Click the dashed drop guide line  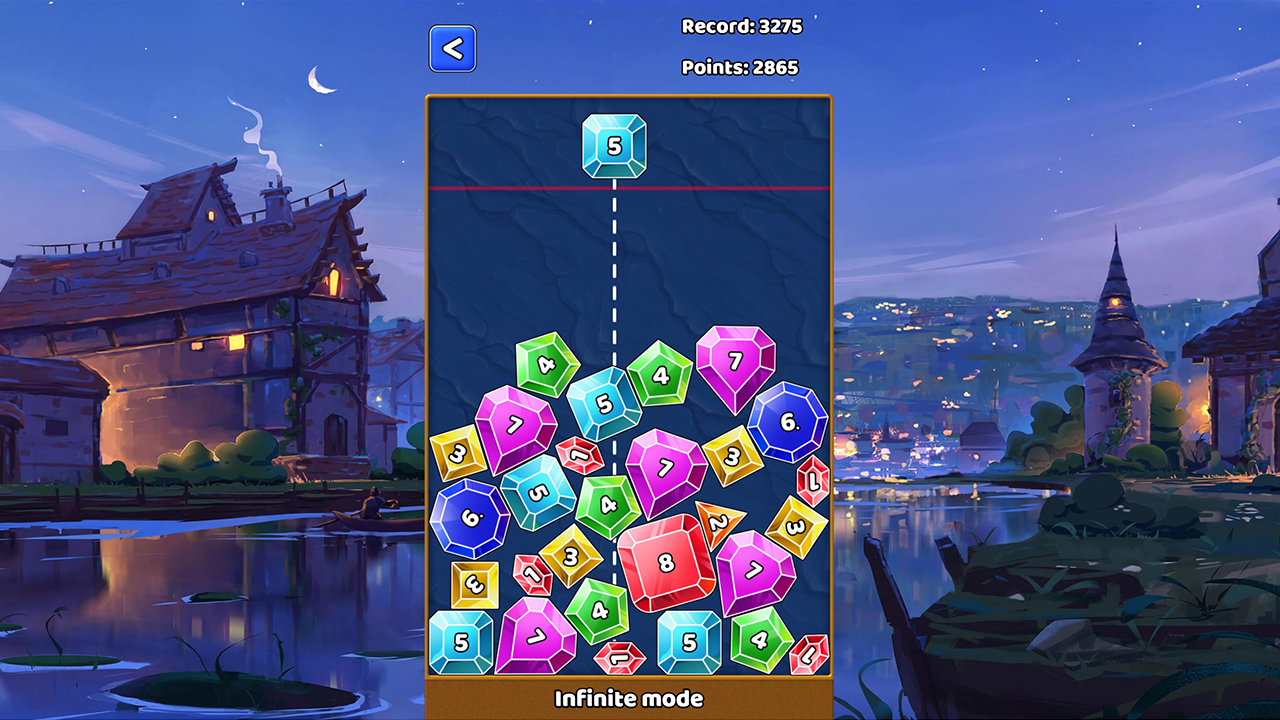click(x=616, y=280)
